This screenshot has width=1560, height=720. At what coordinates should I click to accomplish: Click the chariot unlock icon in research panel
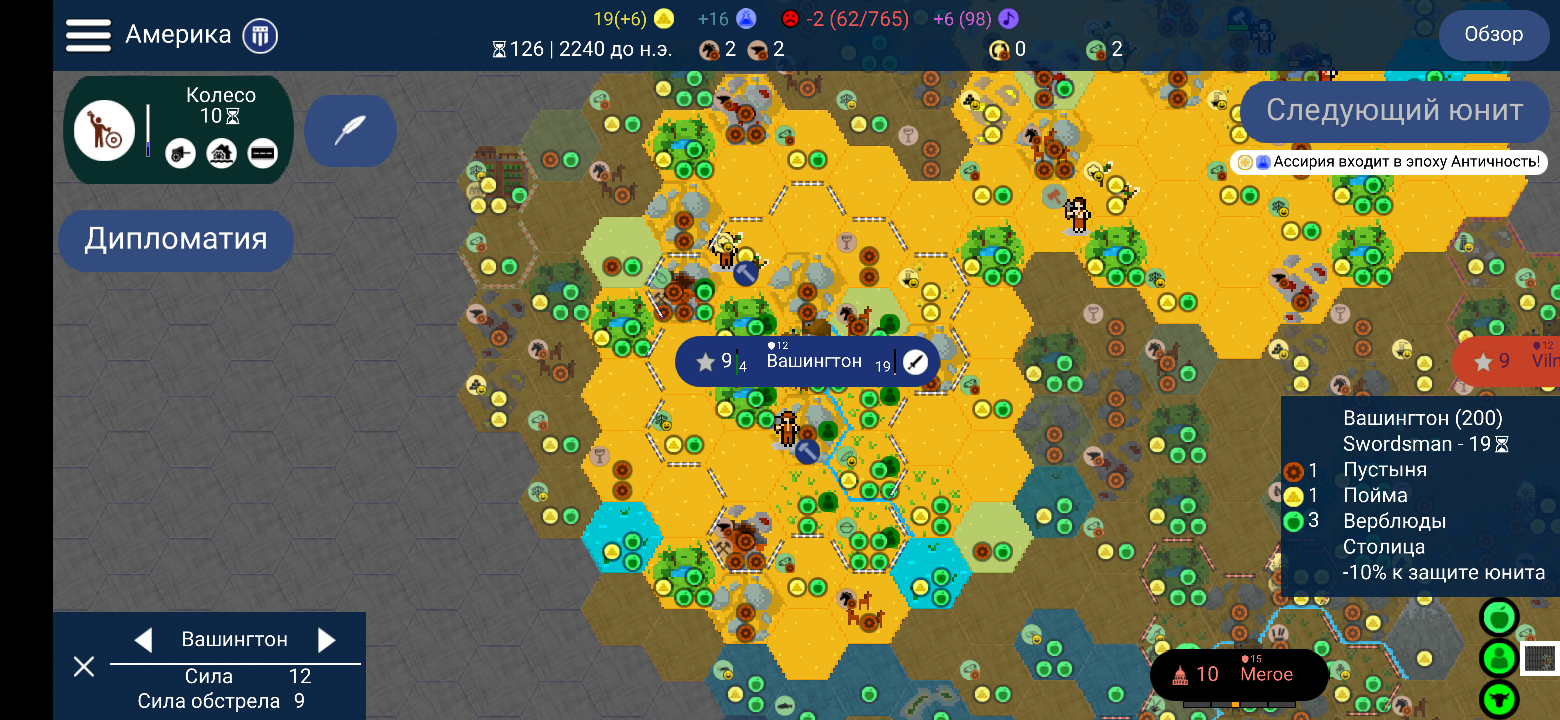coord(180,153)
